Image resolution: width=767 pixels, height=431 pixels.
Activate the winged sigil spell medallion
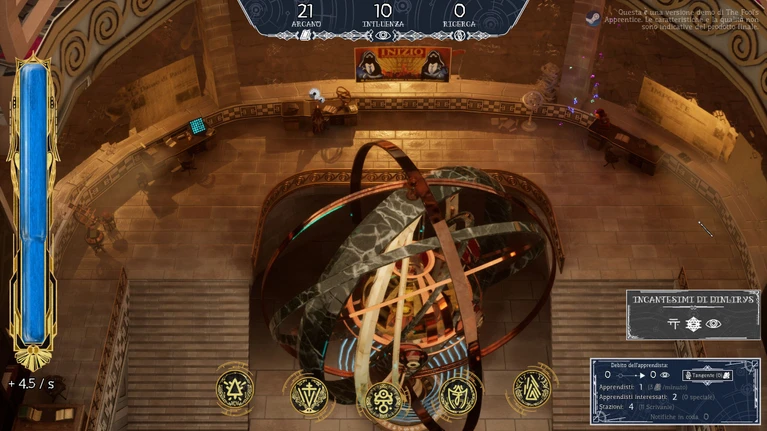point(458,394)
